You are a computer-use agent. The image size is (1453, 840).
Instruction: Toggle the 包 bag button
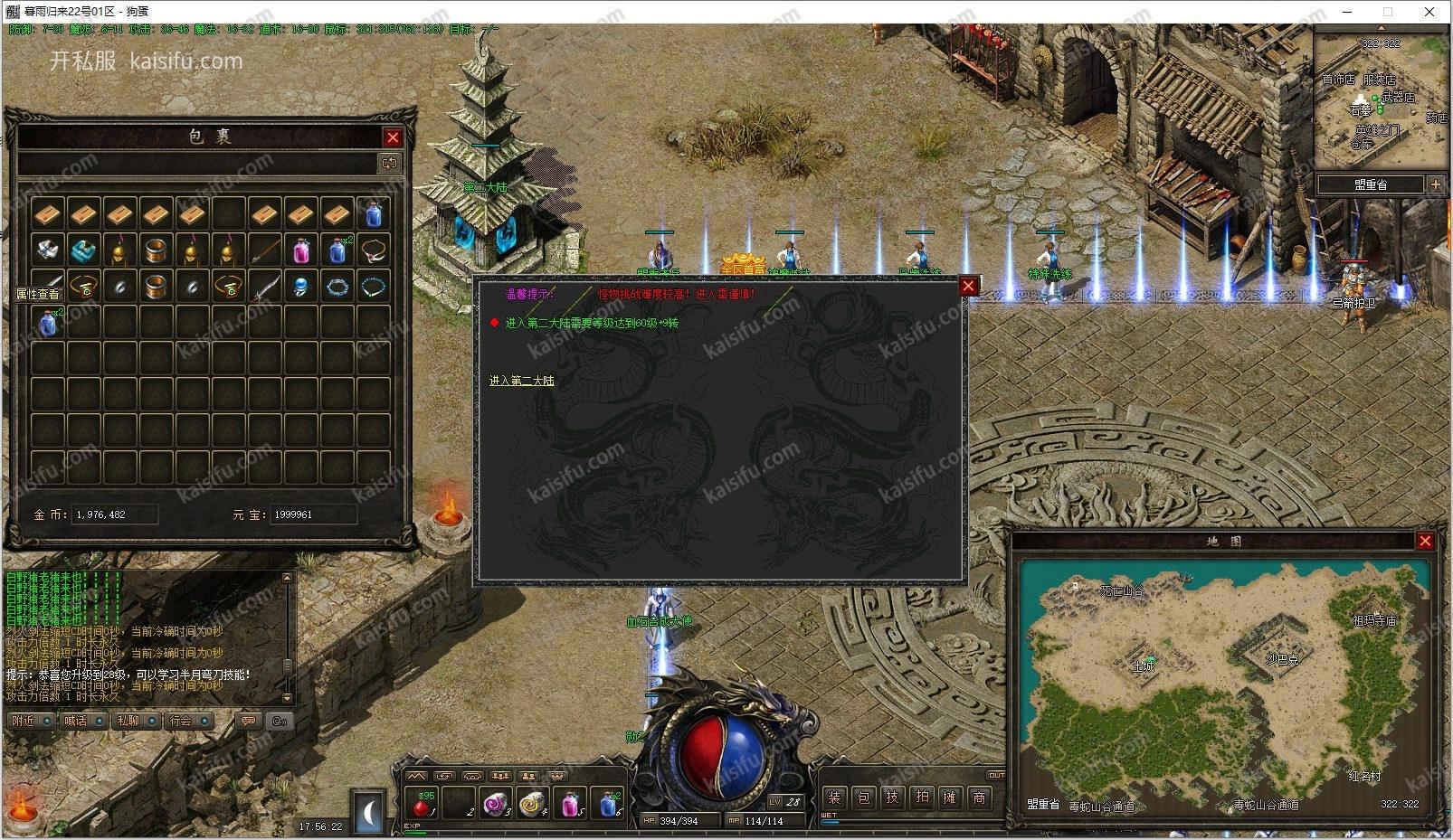pos(863,798)
